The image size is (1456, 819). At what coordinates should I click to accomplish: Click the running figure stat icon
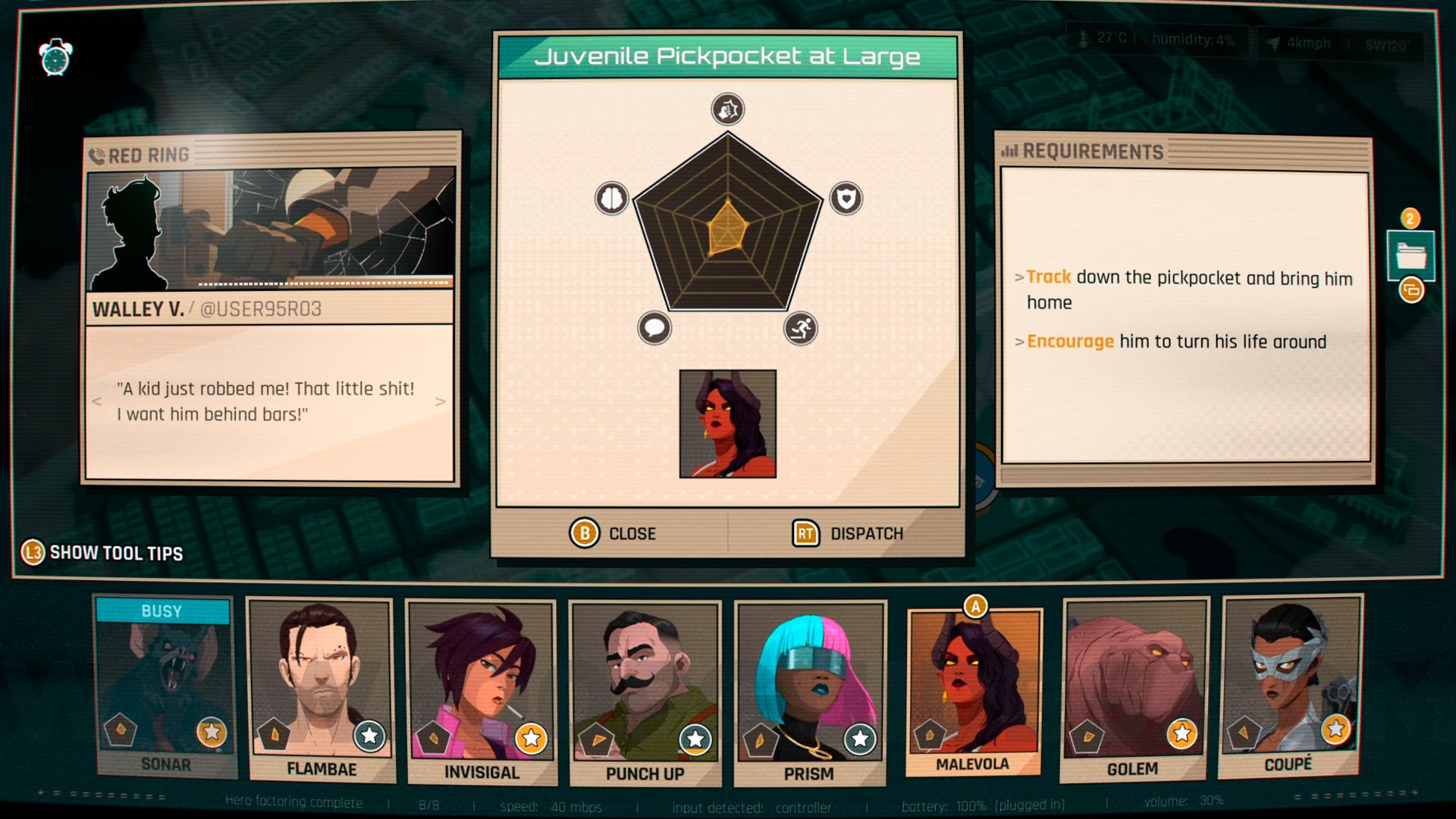800,328
